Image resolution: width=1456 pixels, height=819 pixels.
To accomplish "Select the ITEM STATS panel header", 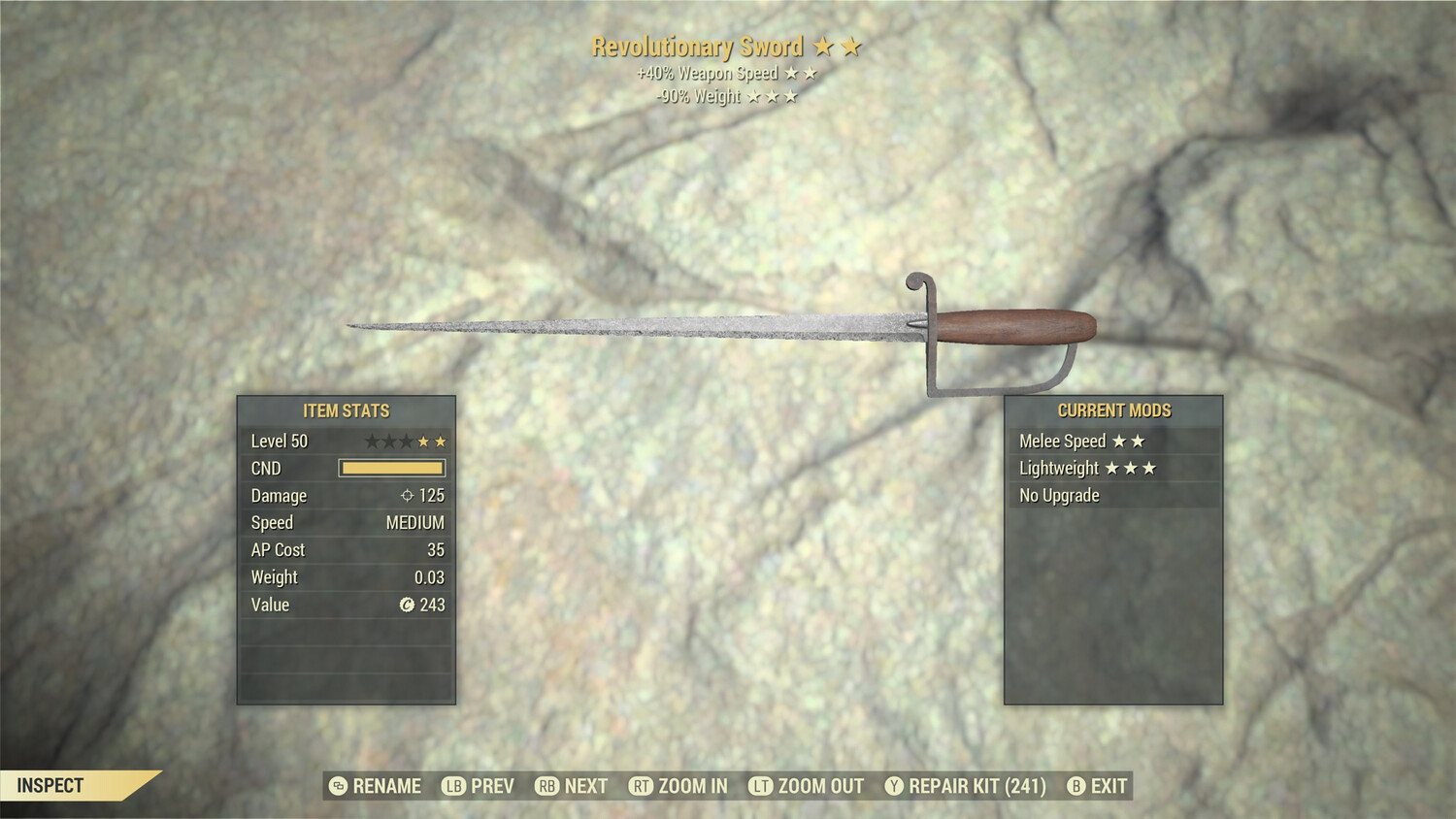I will [347, 410].
